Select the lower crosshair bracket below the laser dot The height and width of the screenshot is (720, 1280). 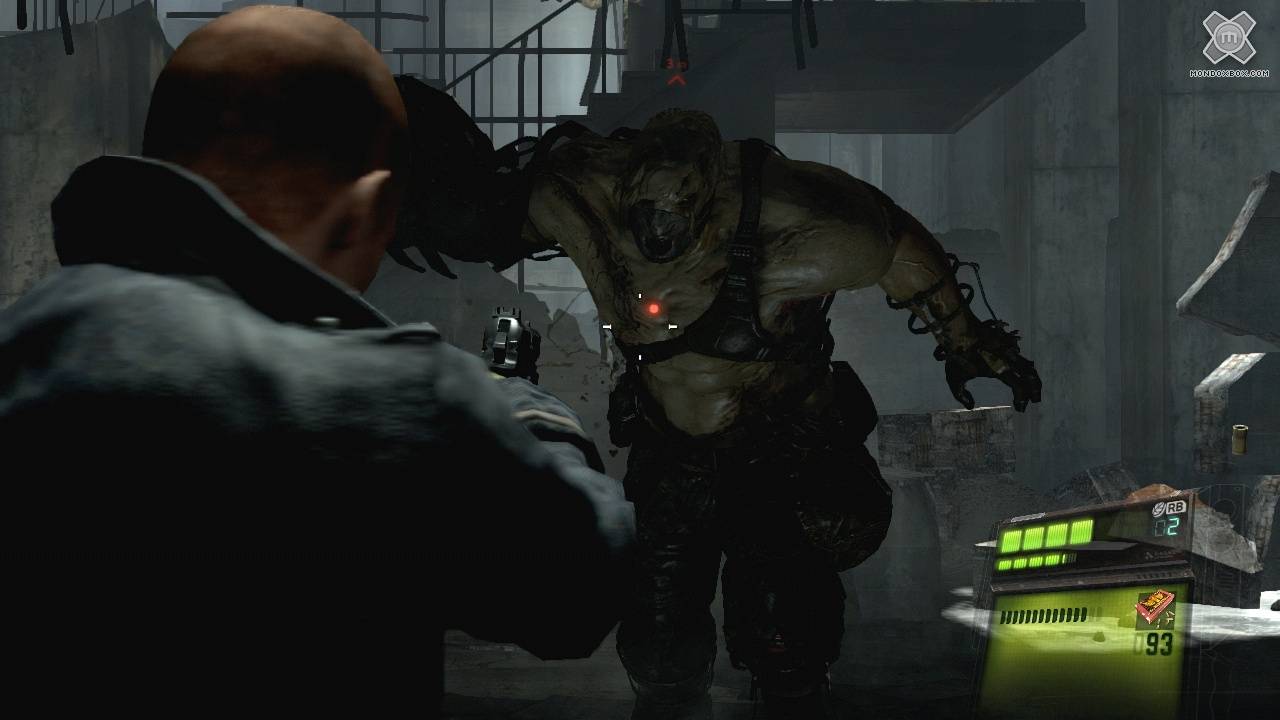[639, 355]
